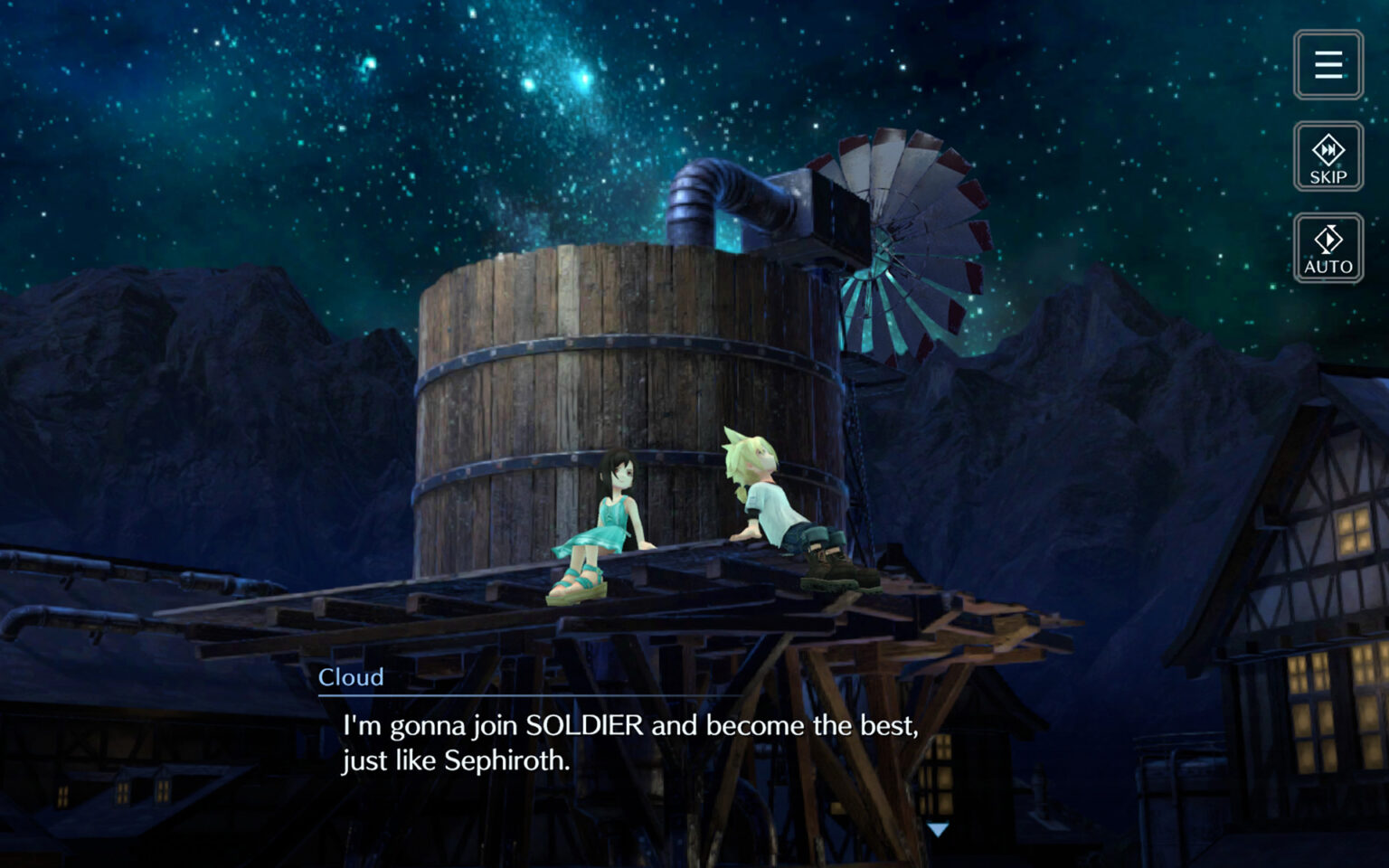Open the in-game options via top-right menu
Image resolution: width=1389 pixels, height=868 pixels.
pyautogui.click(x=1328, y=64)
